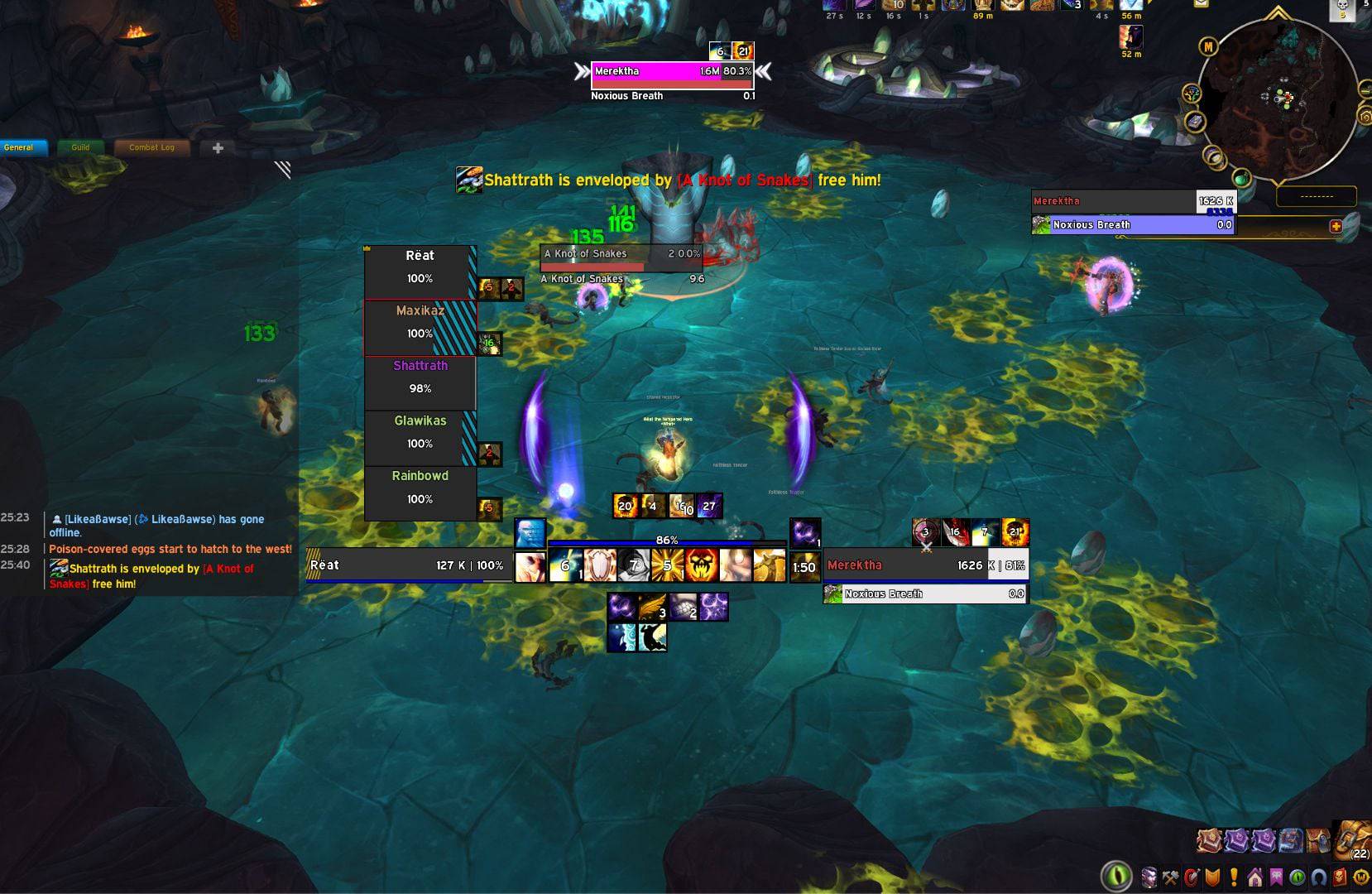The image size is (1372, 894).
Task: Add a new chat tab with plus button
Action: (218, 148)
